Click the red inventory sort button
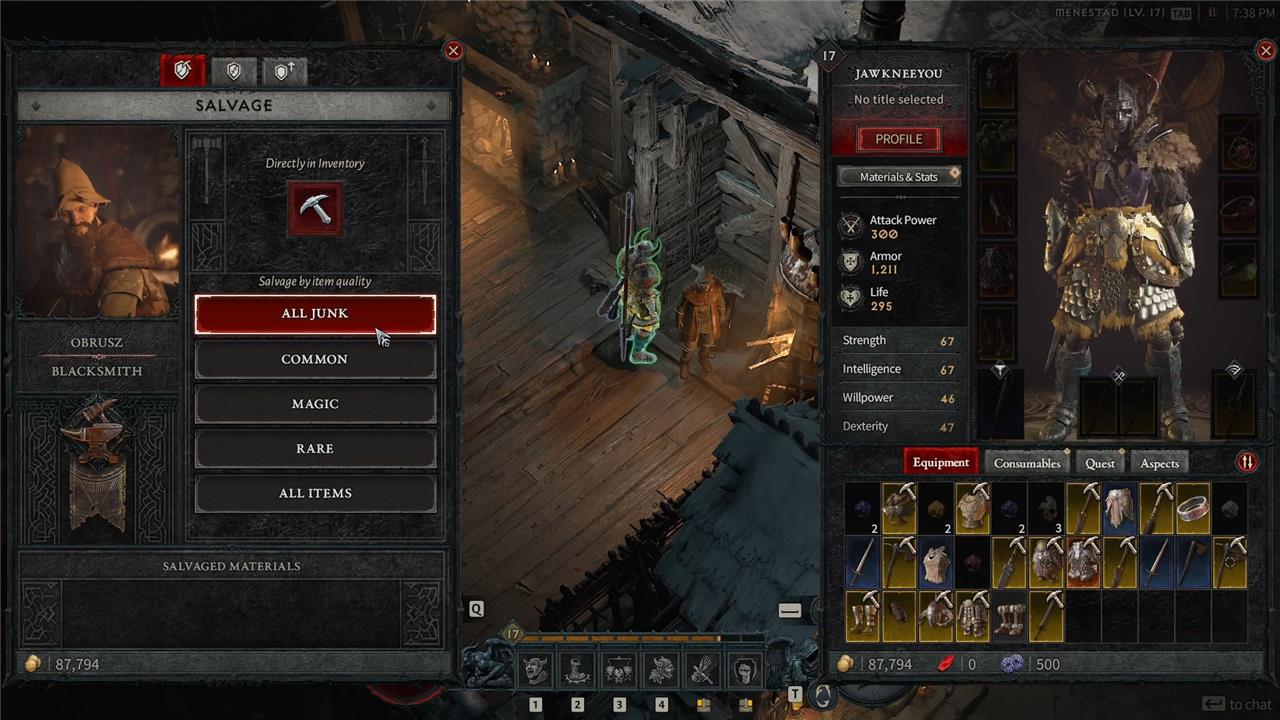Screen dimensions: 1280x720 [1247, 462]
